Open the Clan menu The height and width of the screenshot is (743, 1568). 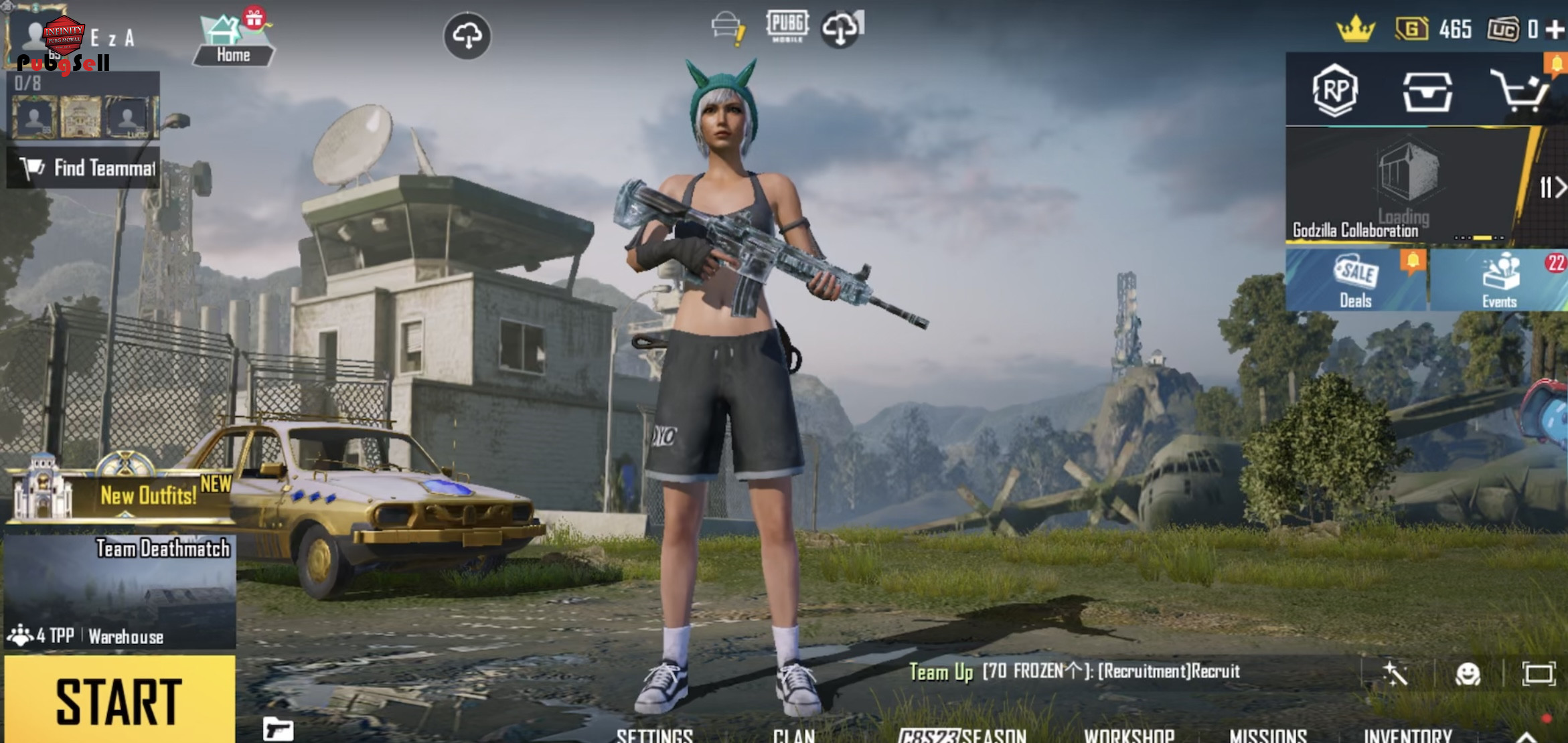pos(793,735)
